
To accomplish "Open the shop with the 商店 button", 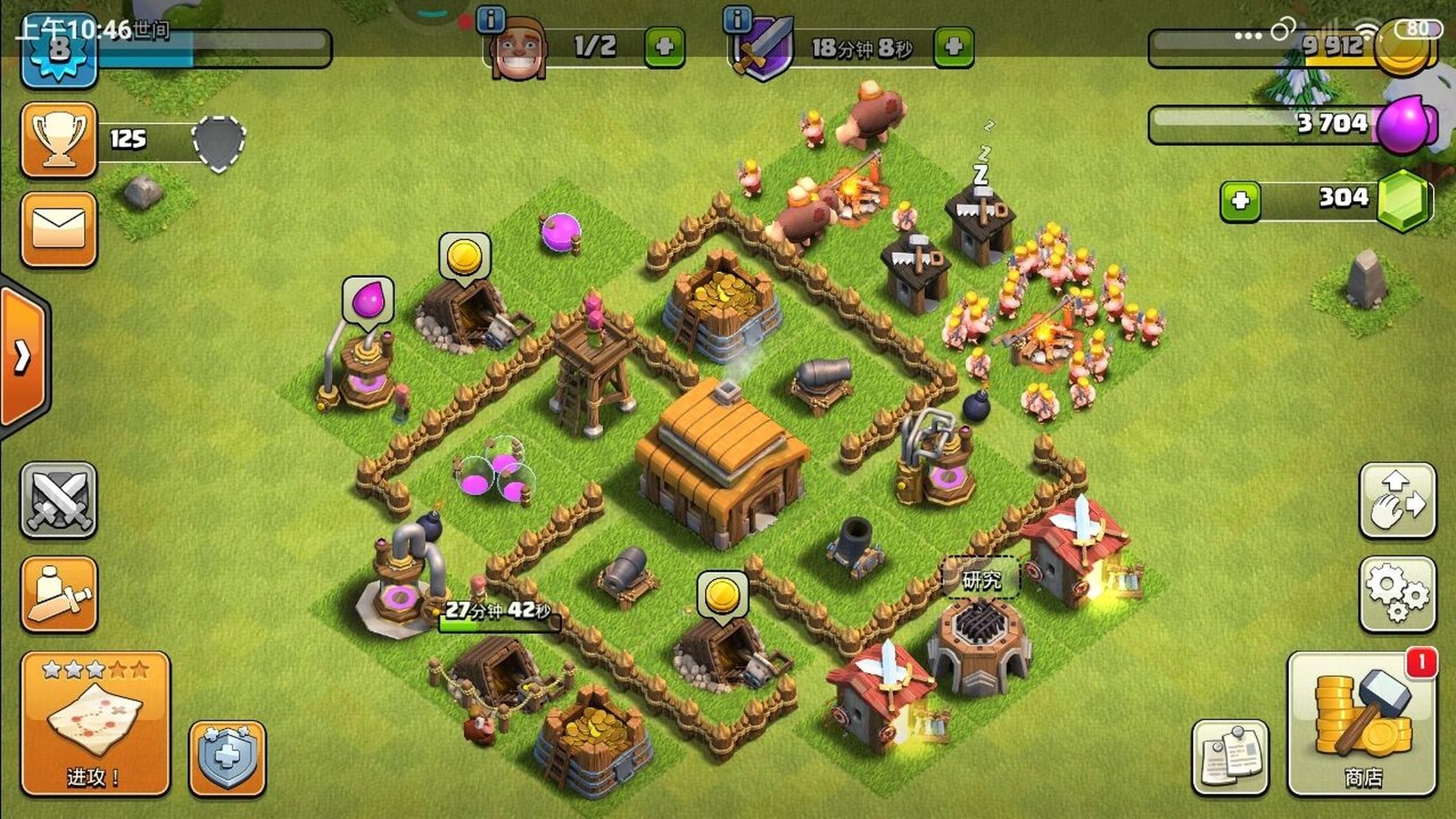I will coord(1363,724).
